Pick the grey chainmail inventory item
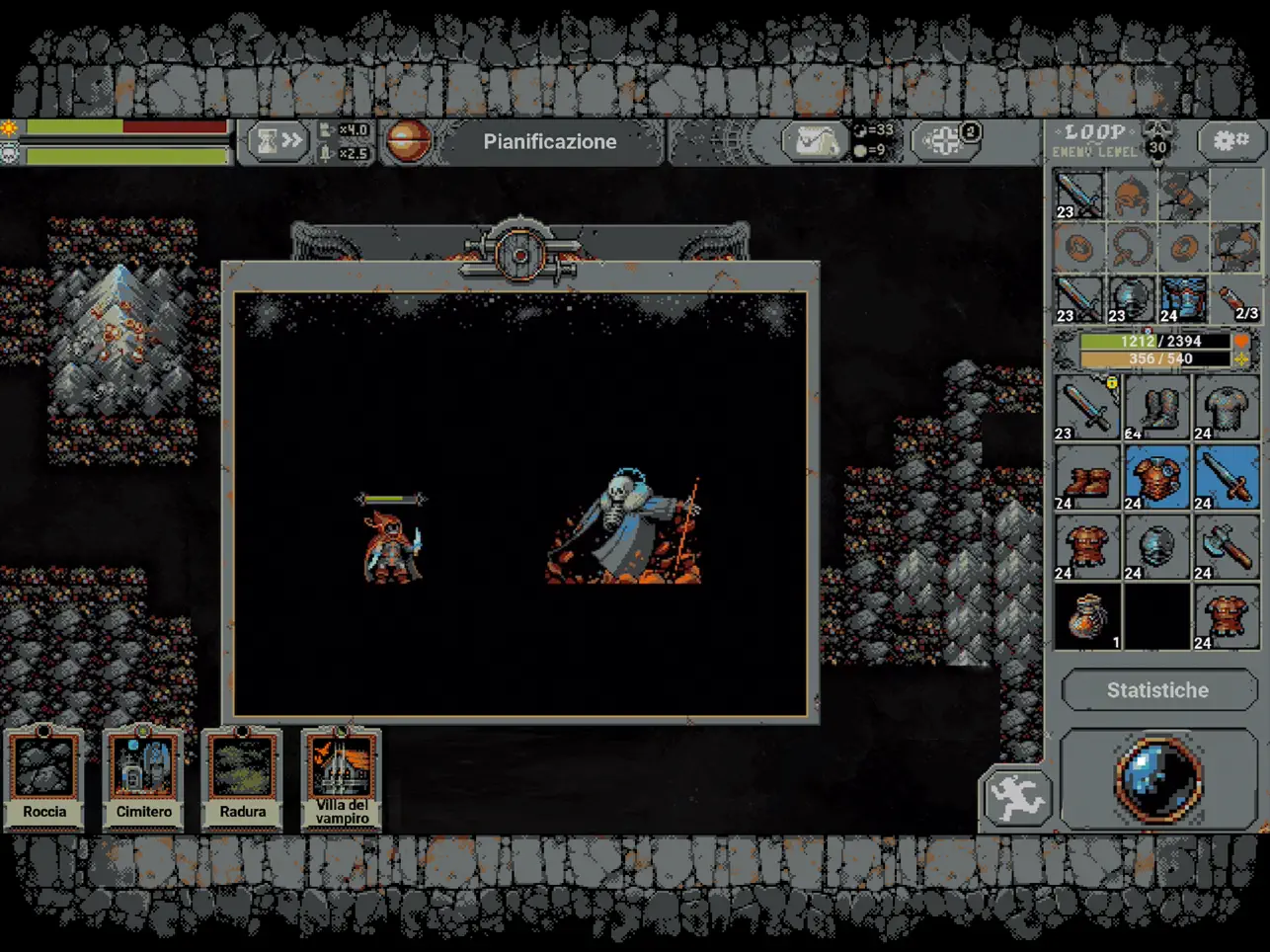The height and width of the screenshot is (952, 1270). [1226, 407]
